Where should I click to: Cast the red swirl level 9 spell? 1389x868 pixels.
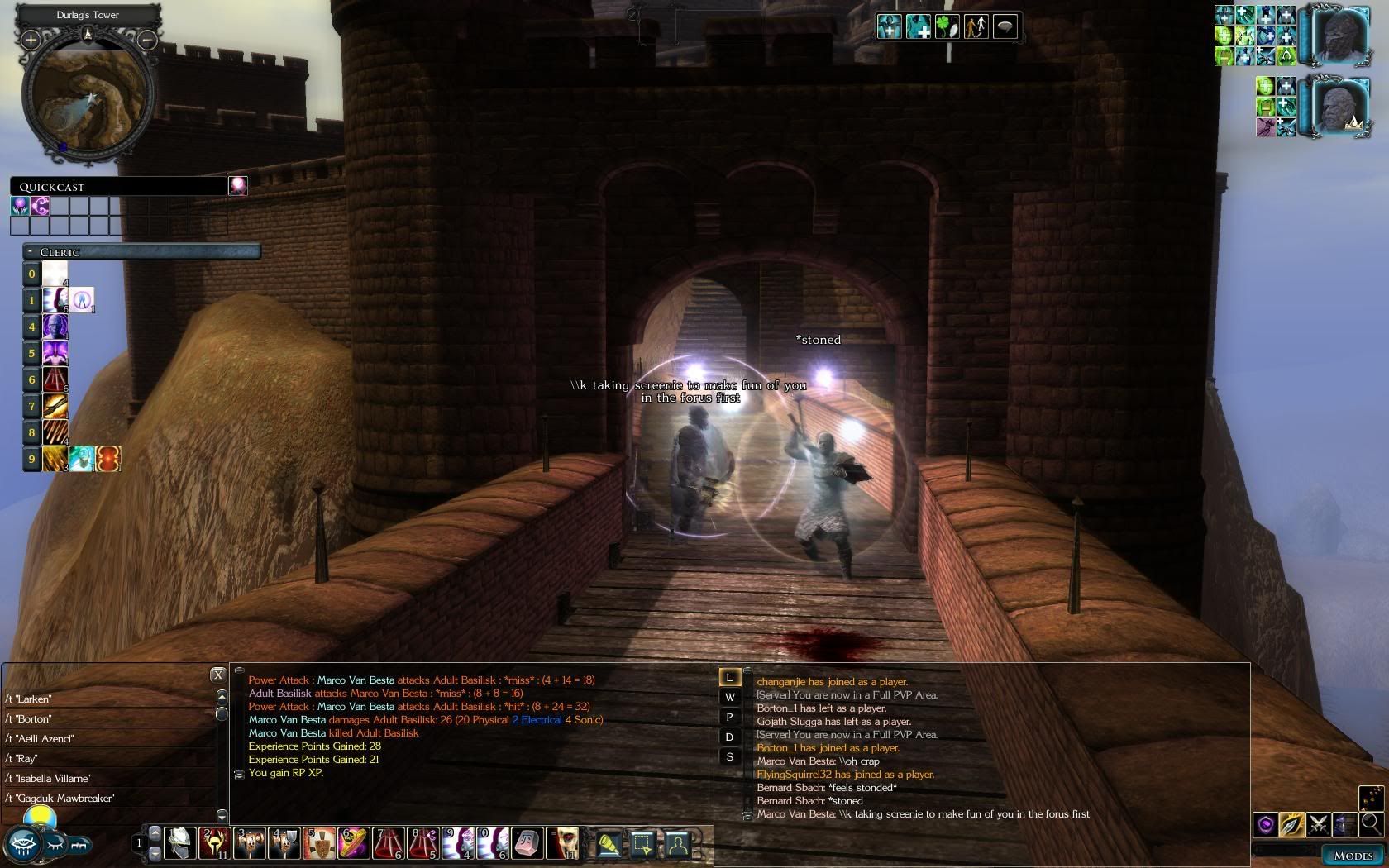[x=108, y=459]
